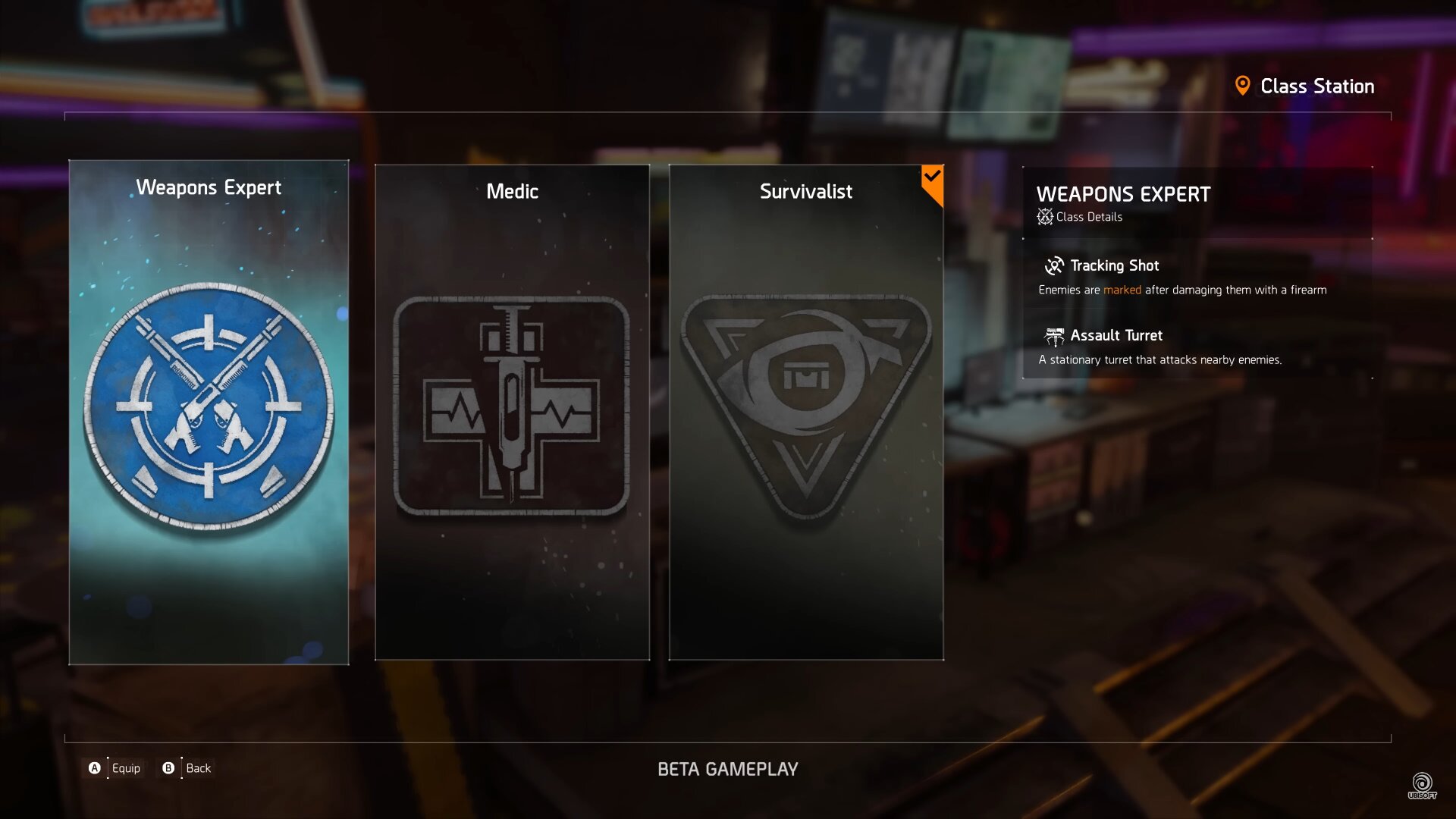The image size is (1456, 819).
Task: Go back with the Back button
Action: (x=187, y=768)
